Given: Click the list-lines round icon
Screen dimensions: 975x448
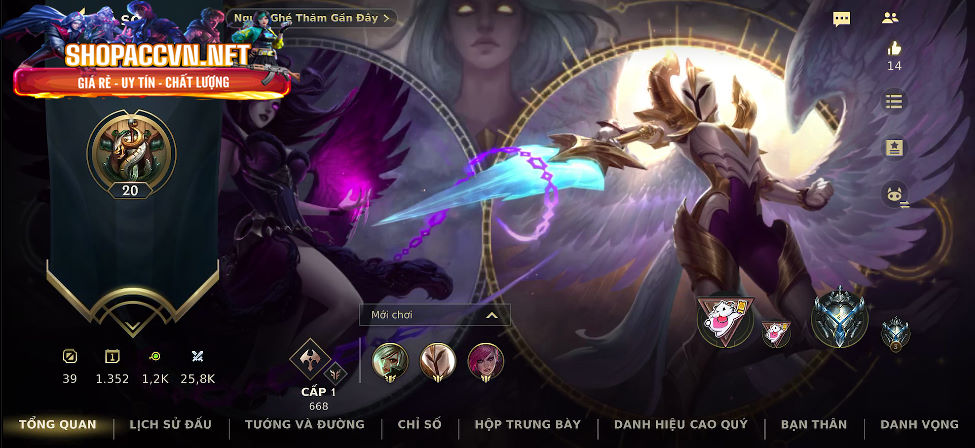Looking at the screenshot, I should [894, 101].
